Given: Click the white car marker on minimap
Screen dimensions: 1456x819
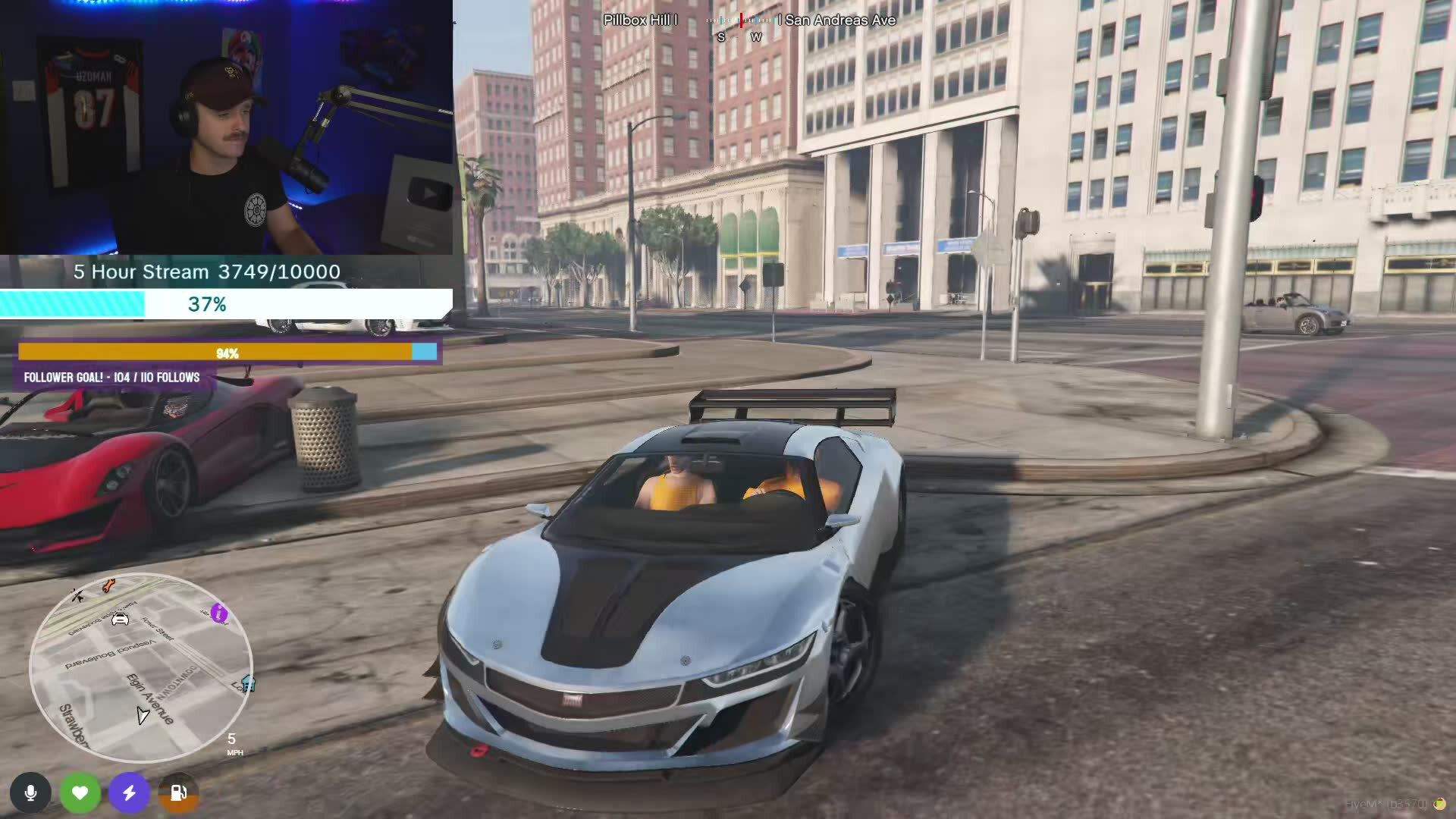Looking at the screenshot, I should [120, 620].
